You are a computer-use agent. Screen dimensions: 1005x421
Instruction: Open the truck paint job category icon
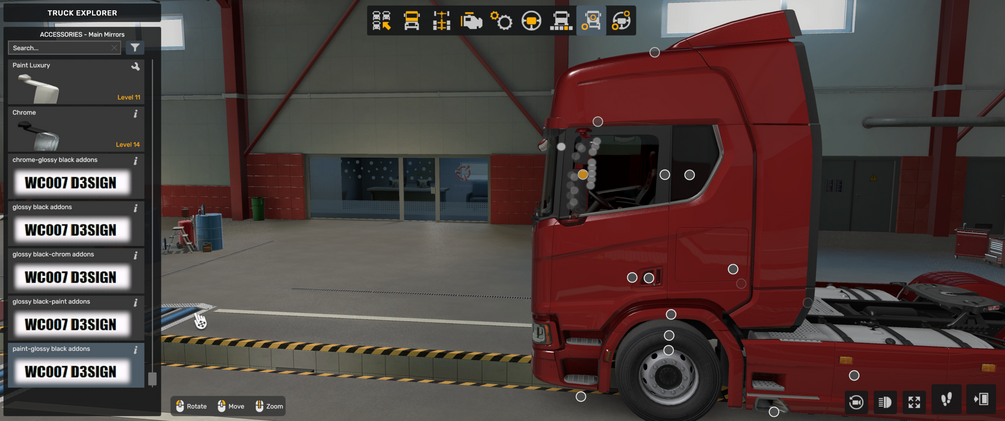coord(561,21)
